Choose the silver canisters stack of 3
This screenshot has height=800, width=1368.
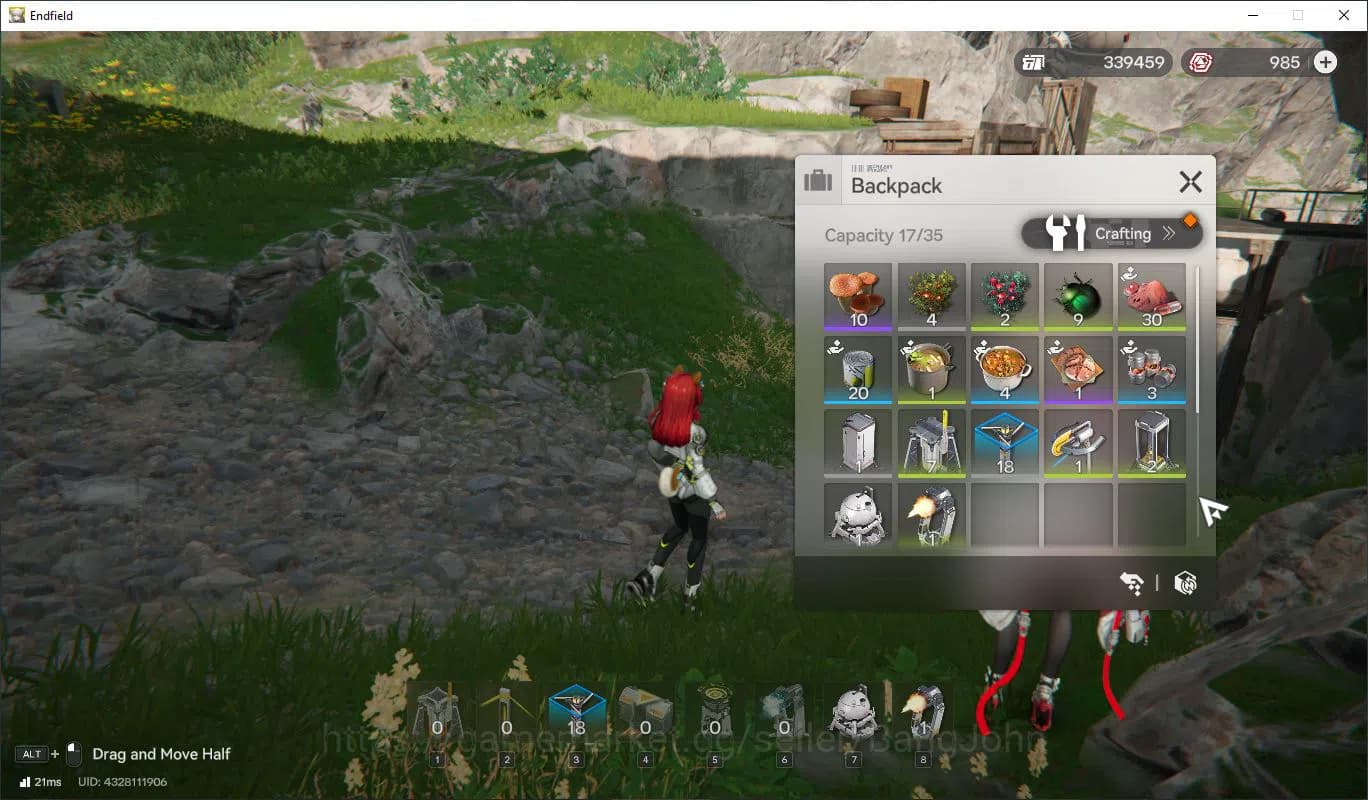1151,369
